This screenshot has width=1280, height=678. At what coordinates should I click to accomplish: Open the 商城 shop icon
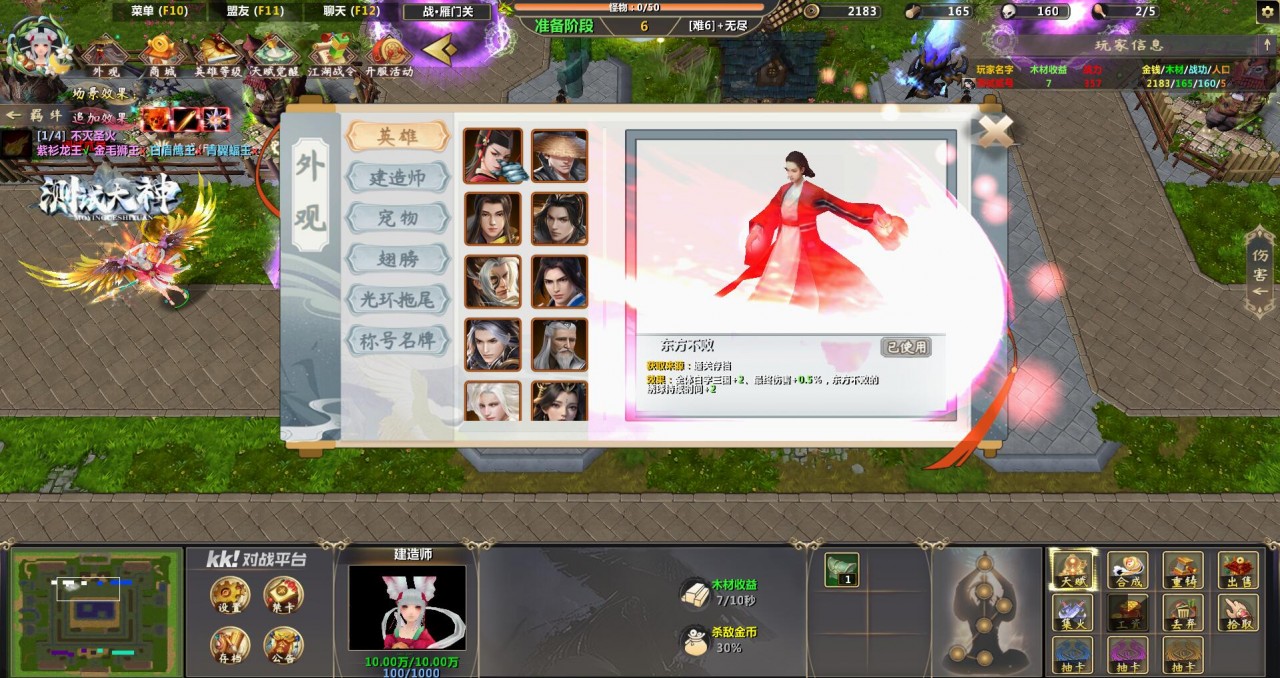pos(161,55)
